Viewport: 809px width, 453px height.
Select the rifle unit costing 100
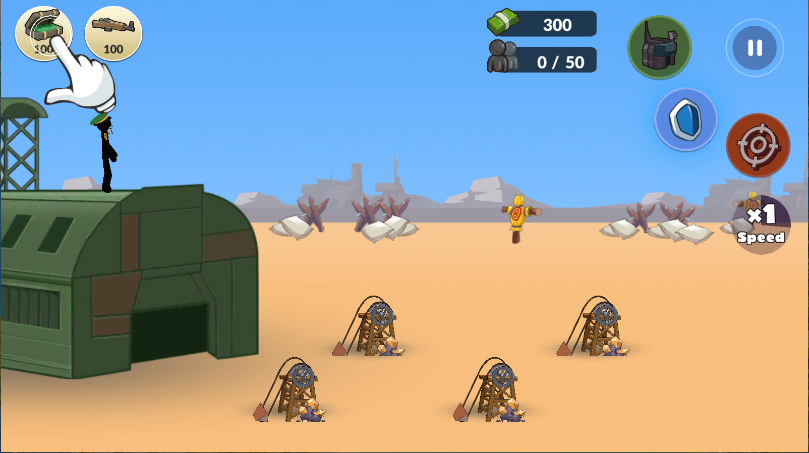tap(113, 33)
